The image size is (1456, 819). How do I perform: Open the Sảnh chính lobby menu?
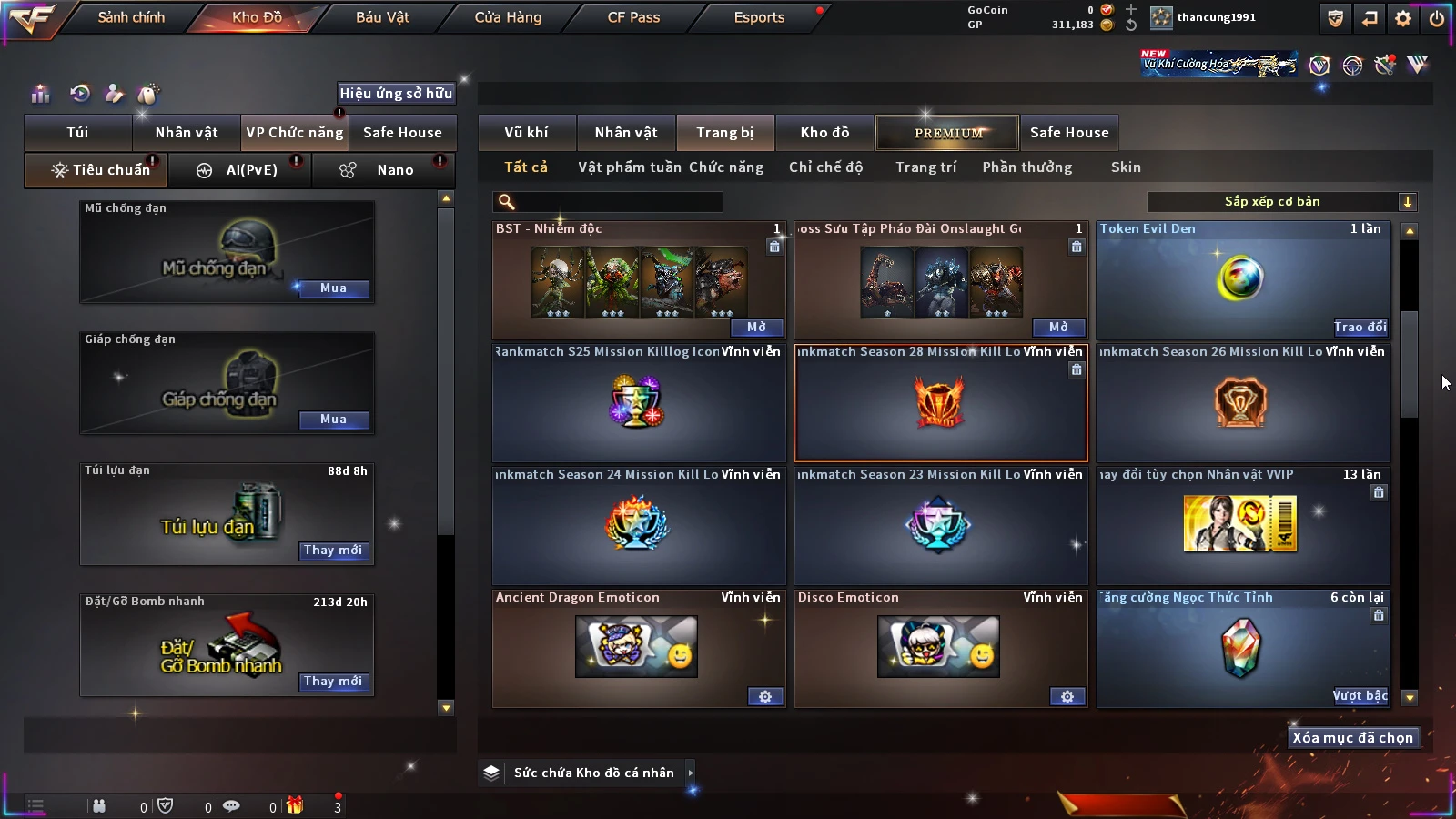point(131,17)
